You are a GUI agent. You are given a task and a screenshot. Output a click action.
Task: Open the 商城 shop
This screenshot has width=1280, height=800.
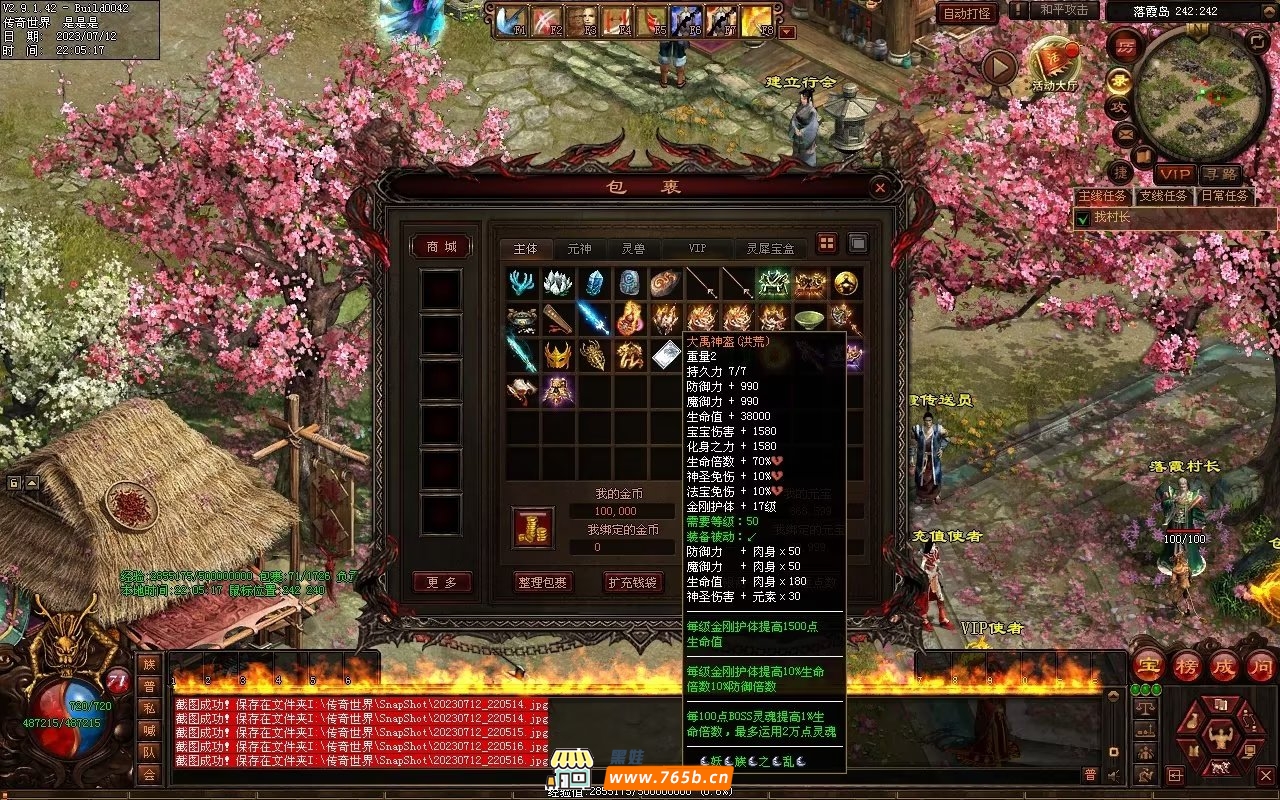[441, 247]
